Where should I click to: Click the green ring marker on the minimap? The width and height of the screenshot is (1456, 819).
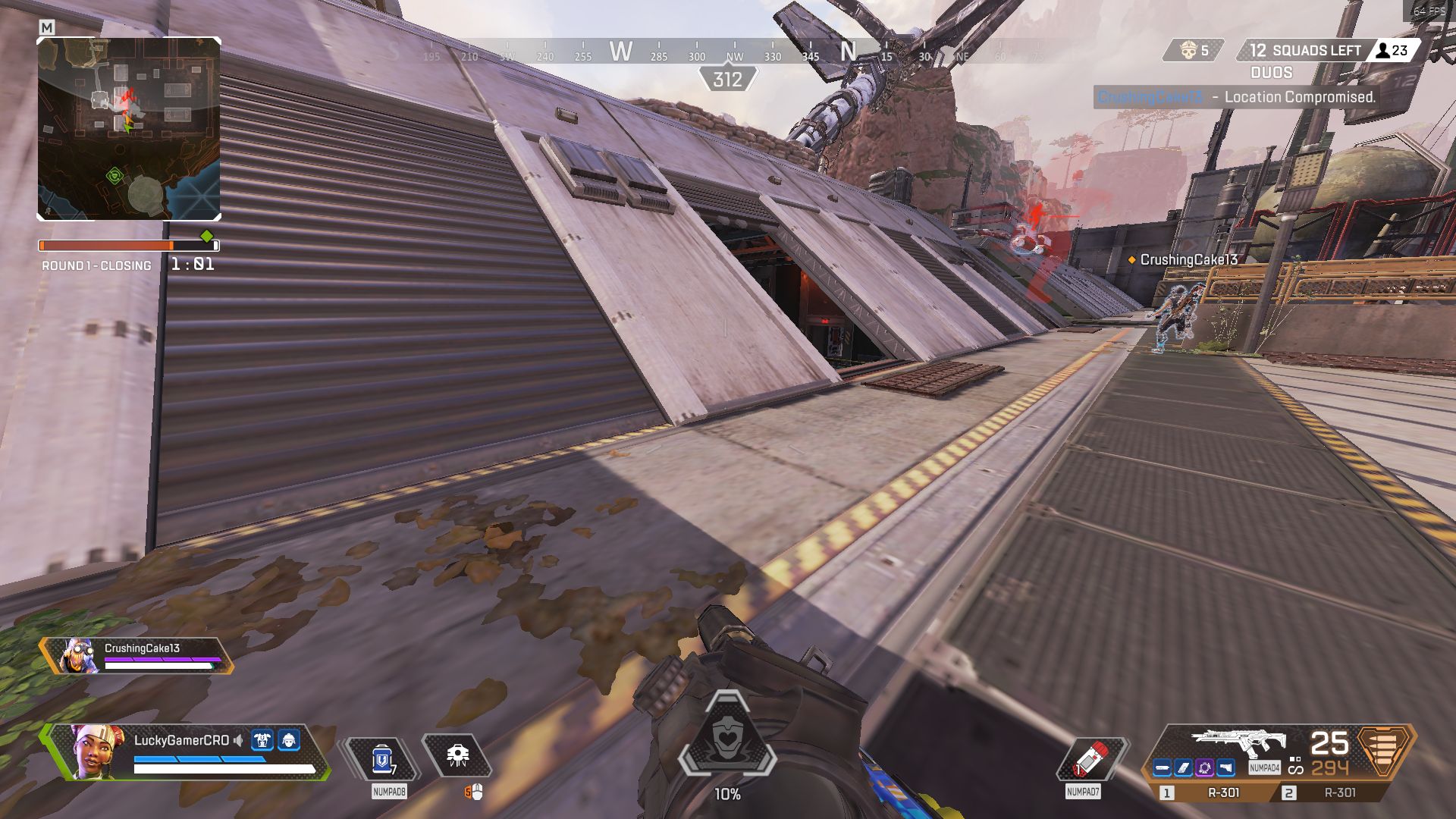pos(115,176)
